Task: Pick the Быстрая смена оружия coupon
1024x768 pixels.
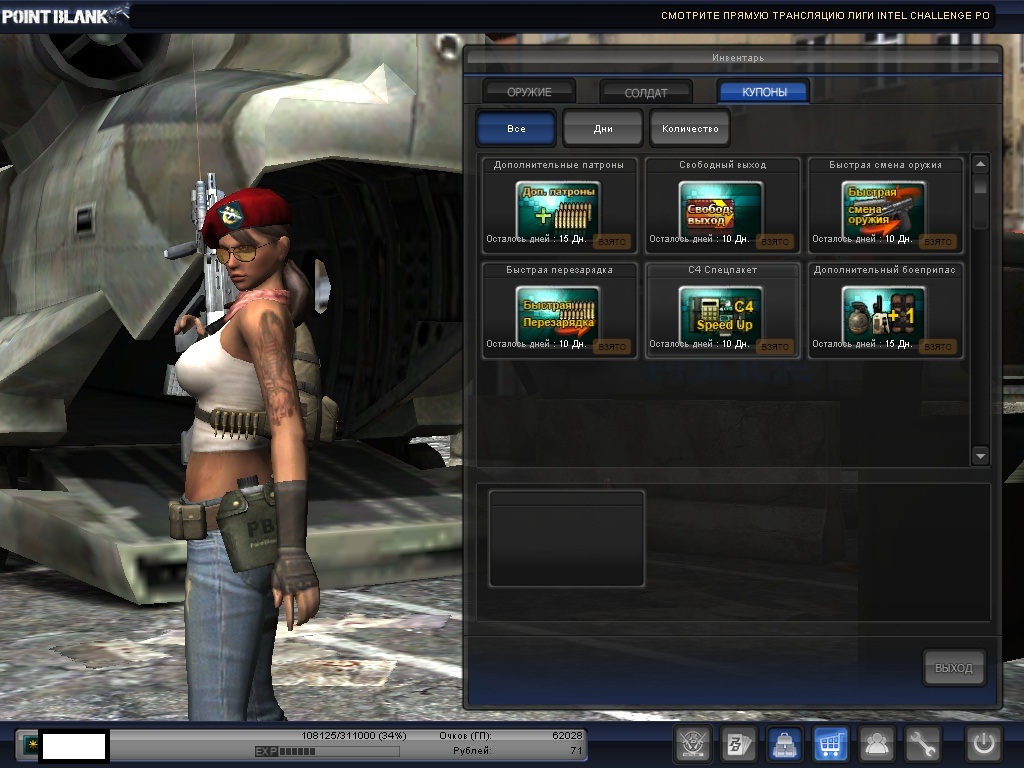Action: pyautogui.click(x=884, y=209)
